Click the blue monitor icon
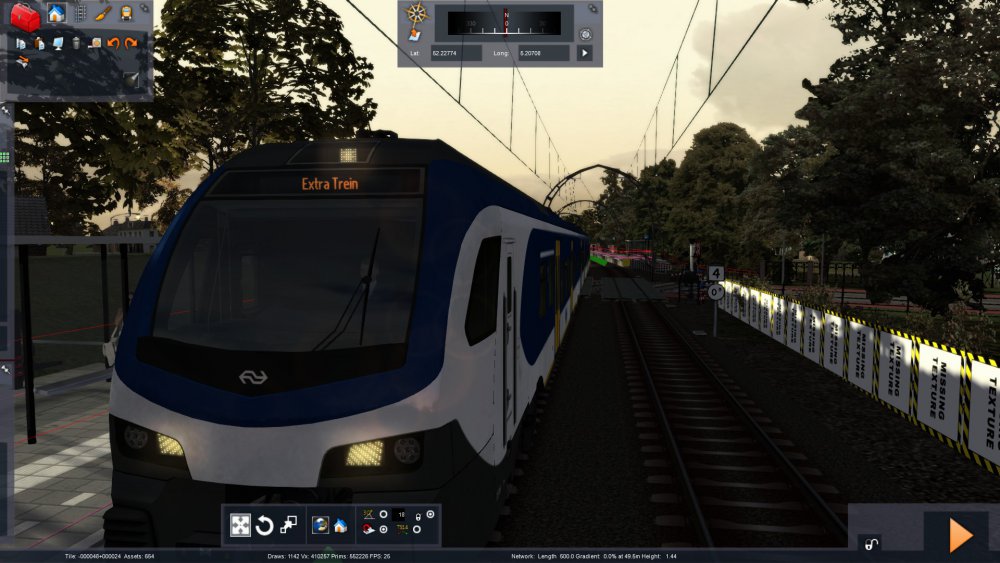This screenshot has width=1000, height=563. [x=58, y=43]
